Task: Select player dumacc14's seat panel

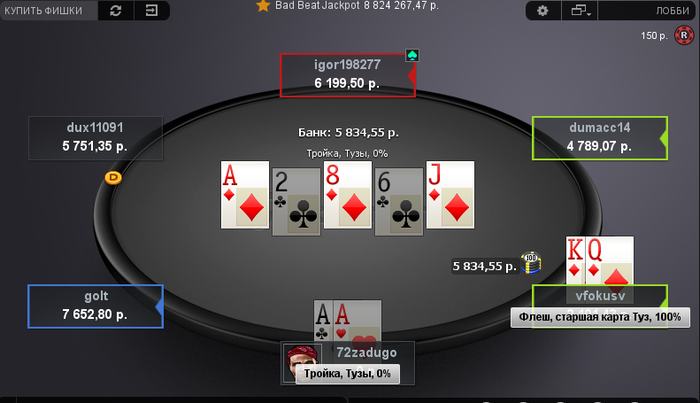Action: point(598,137)
